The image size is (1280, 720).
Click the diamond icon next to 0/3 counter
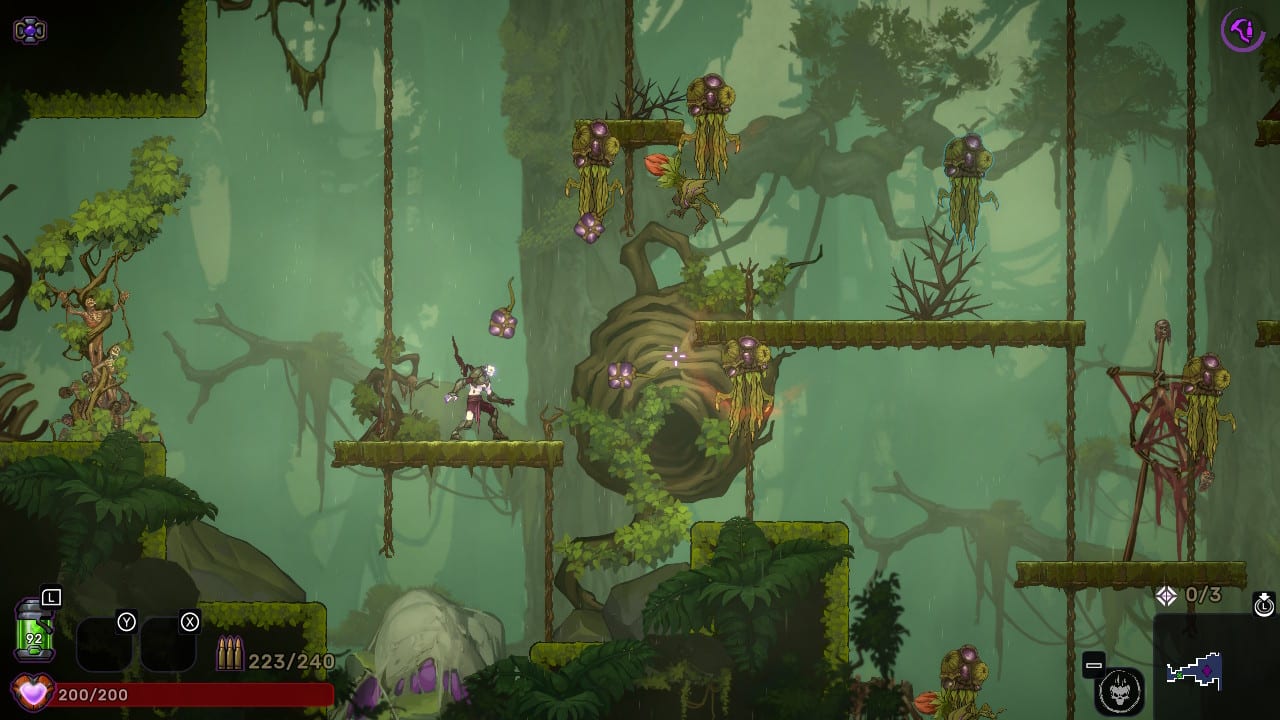(x=1166, y=593)
